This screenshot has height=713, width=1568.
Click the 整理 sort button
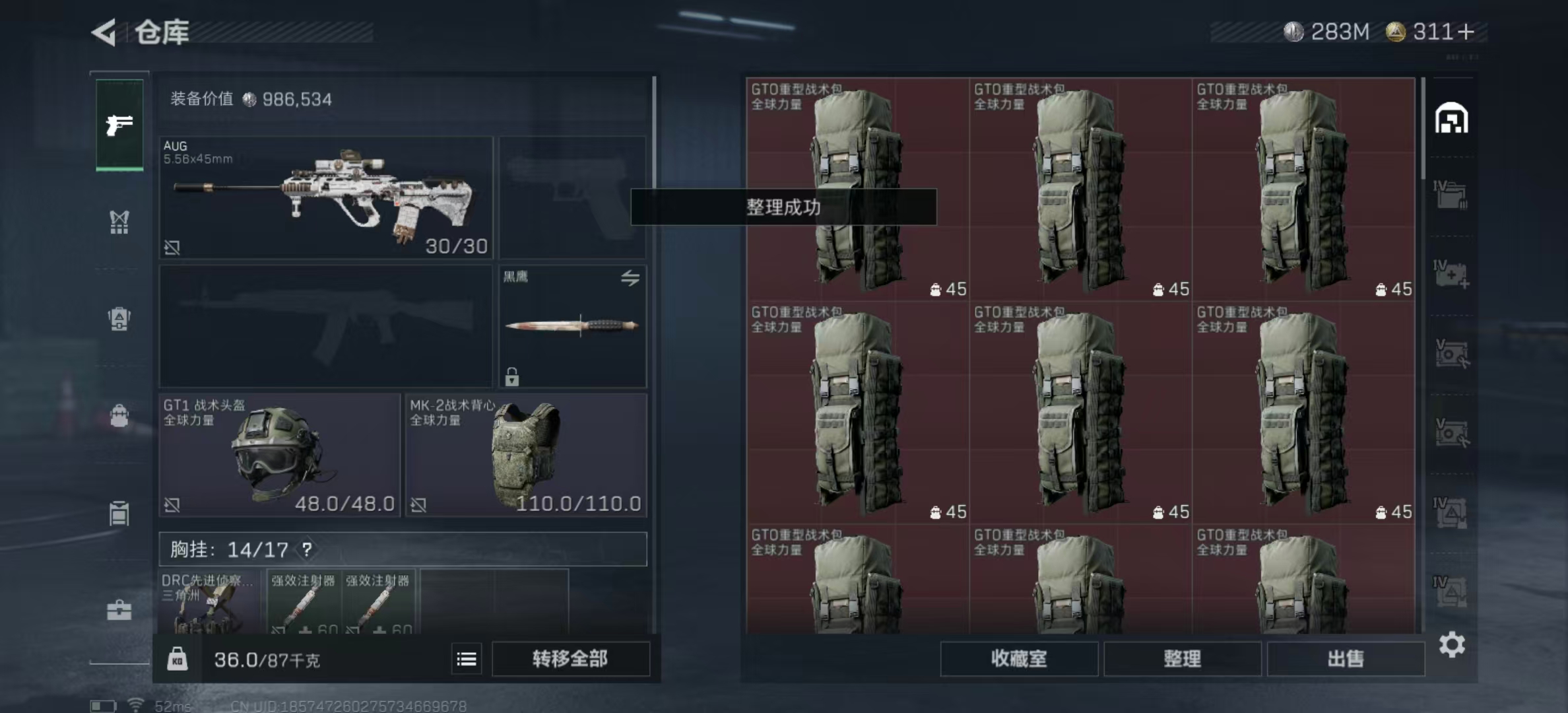[1182, 659]
